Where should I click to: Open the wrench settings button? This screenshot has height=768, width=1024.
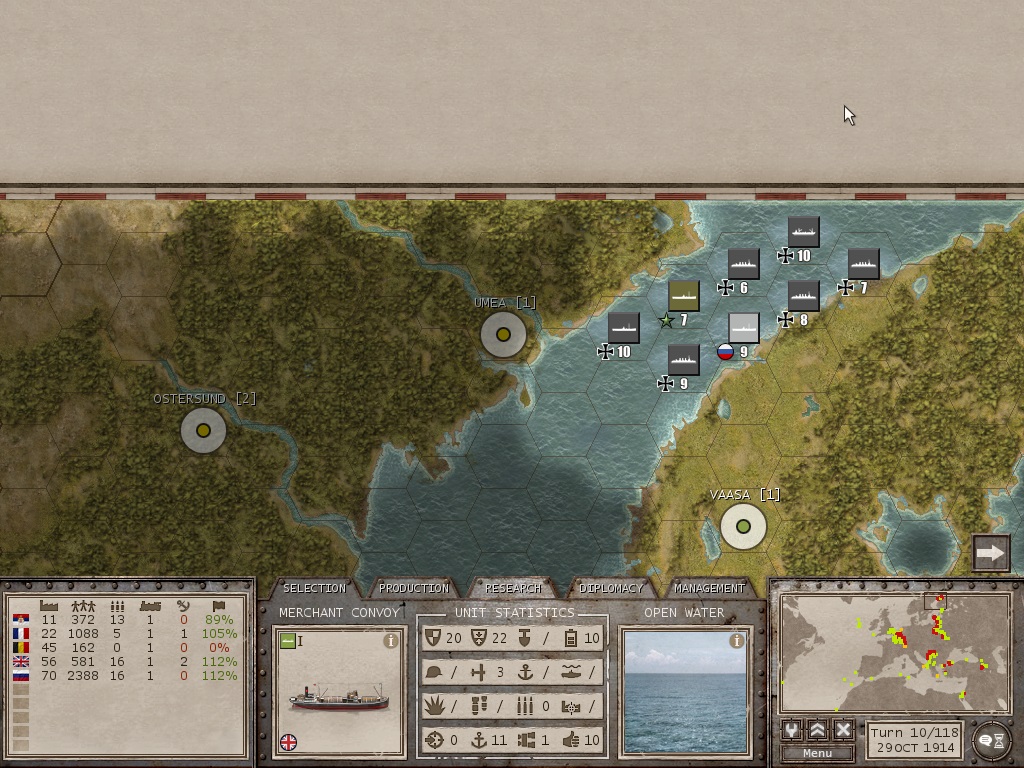tap(792, 730)
